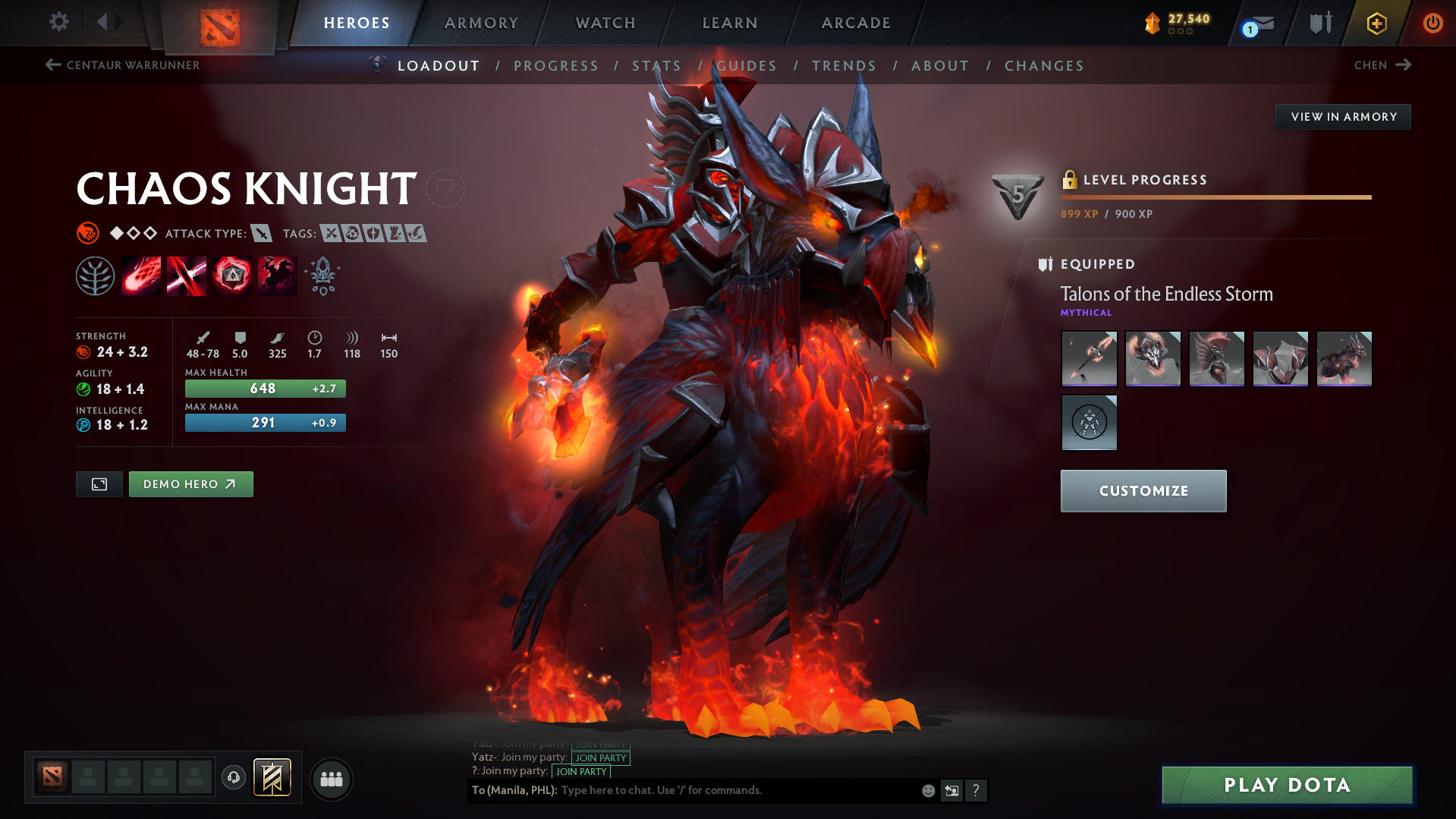
Task: Open the settings gear
Action: coord(58,22)
